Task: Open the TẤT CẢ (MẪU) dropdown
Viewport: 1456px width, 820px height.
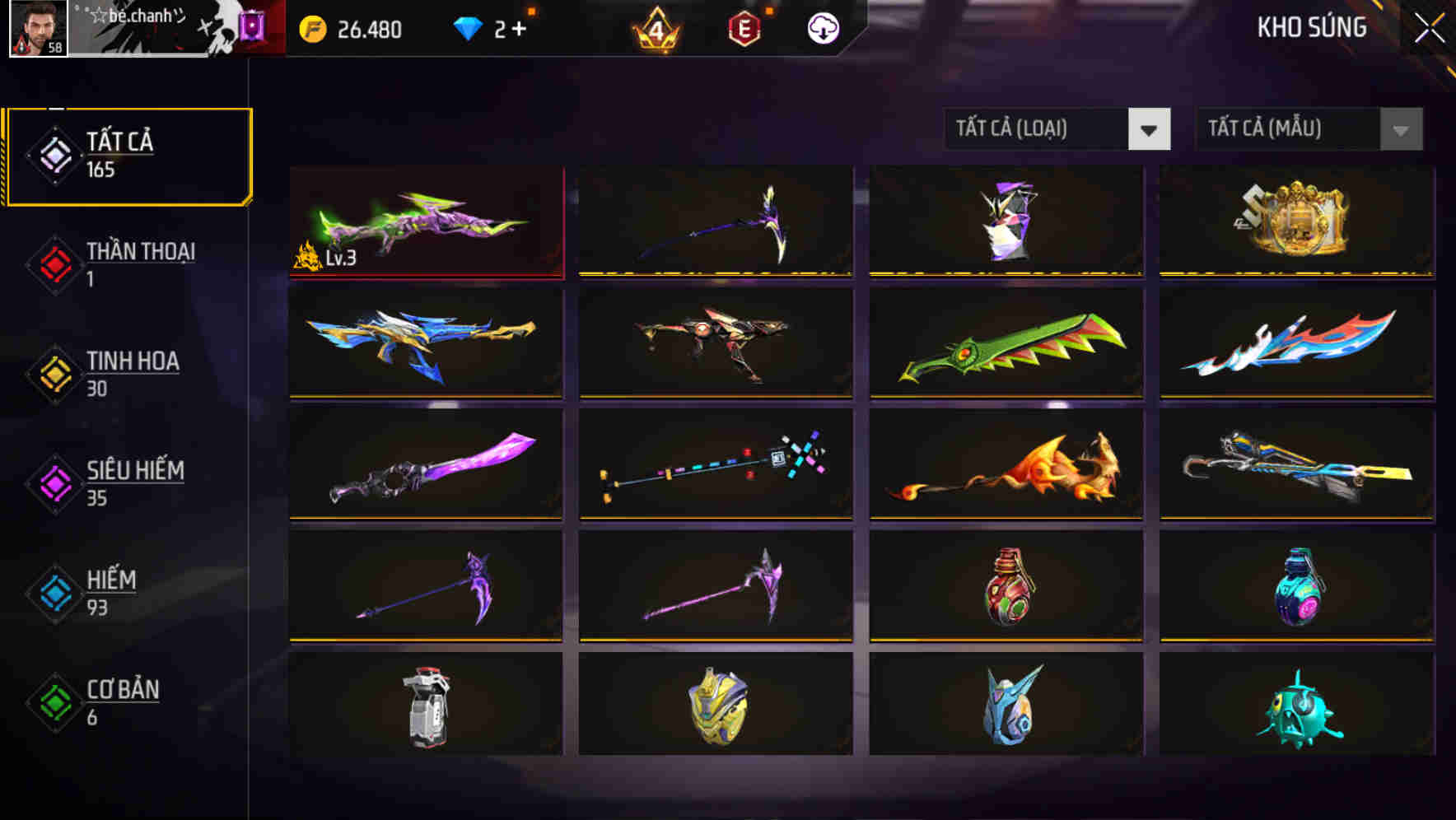Action: coord(1272,129)
